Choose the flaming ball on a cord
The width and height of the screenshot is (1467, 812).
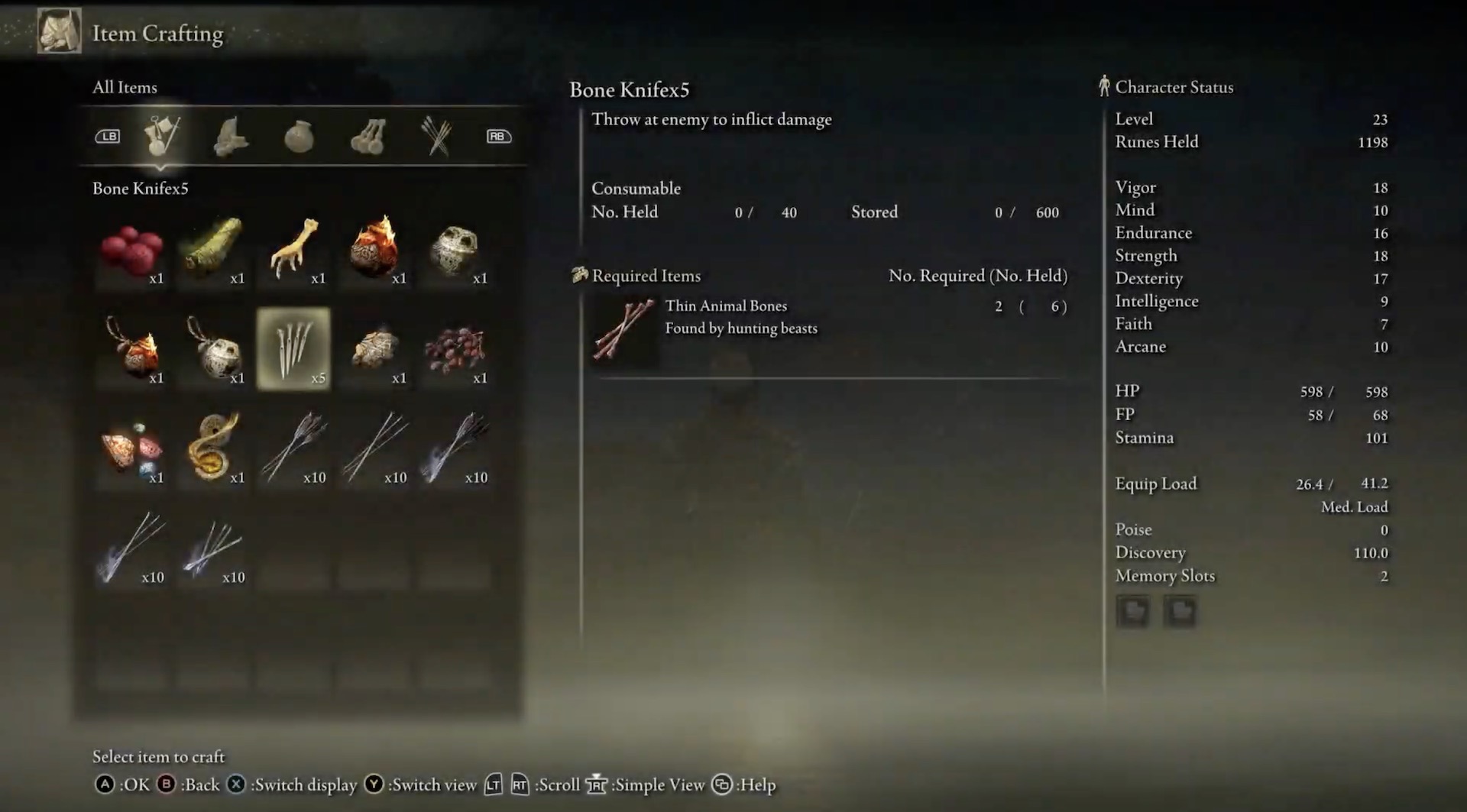click(x=133, y=350)
